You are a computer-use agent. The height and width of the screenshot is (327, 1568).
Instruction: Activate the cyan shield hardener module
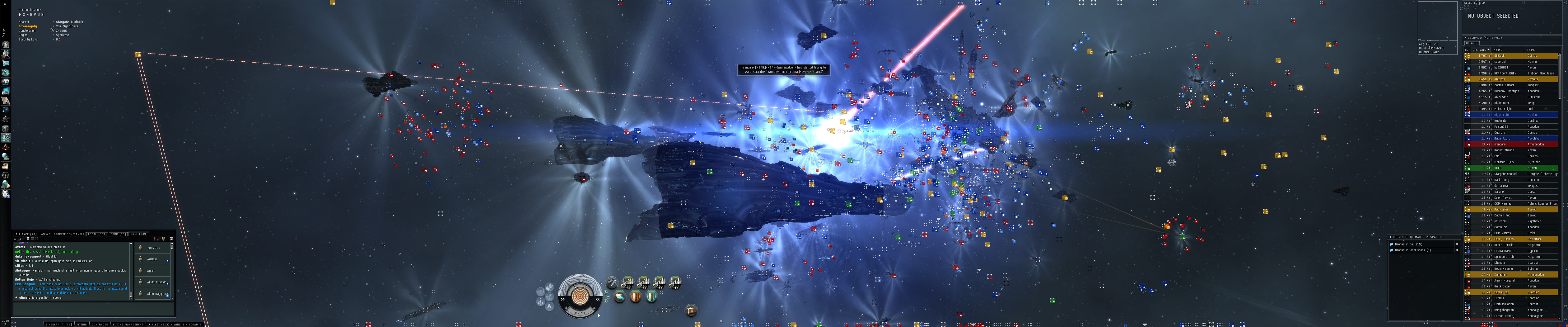651,297
